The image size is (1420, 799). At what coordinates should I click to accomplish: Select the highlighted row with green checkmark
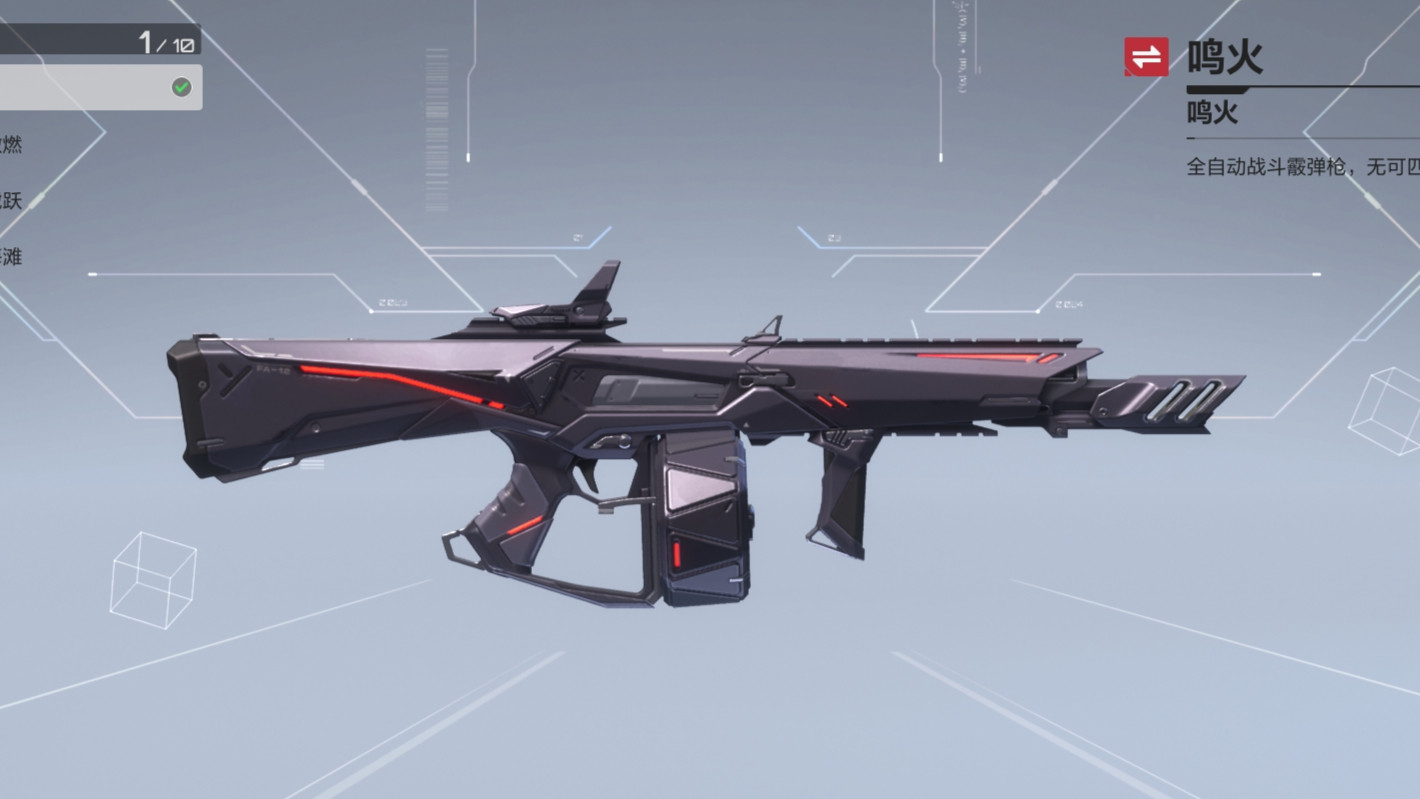(100, 88)
